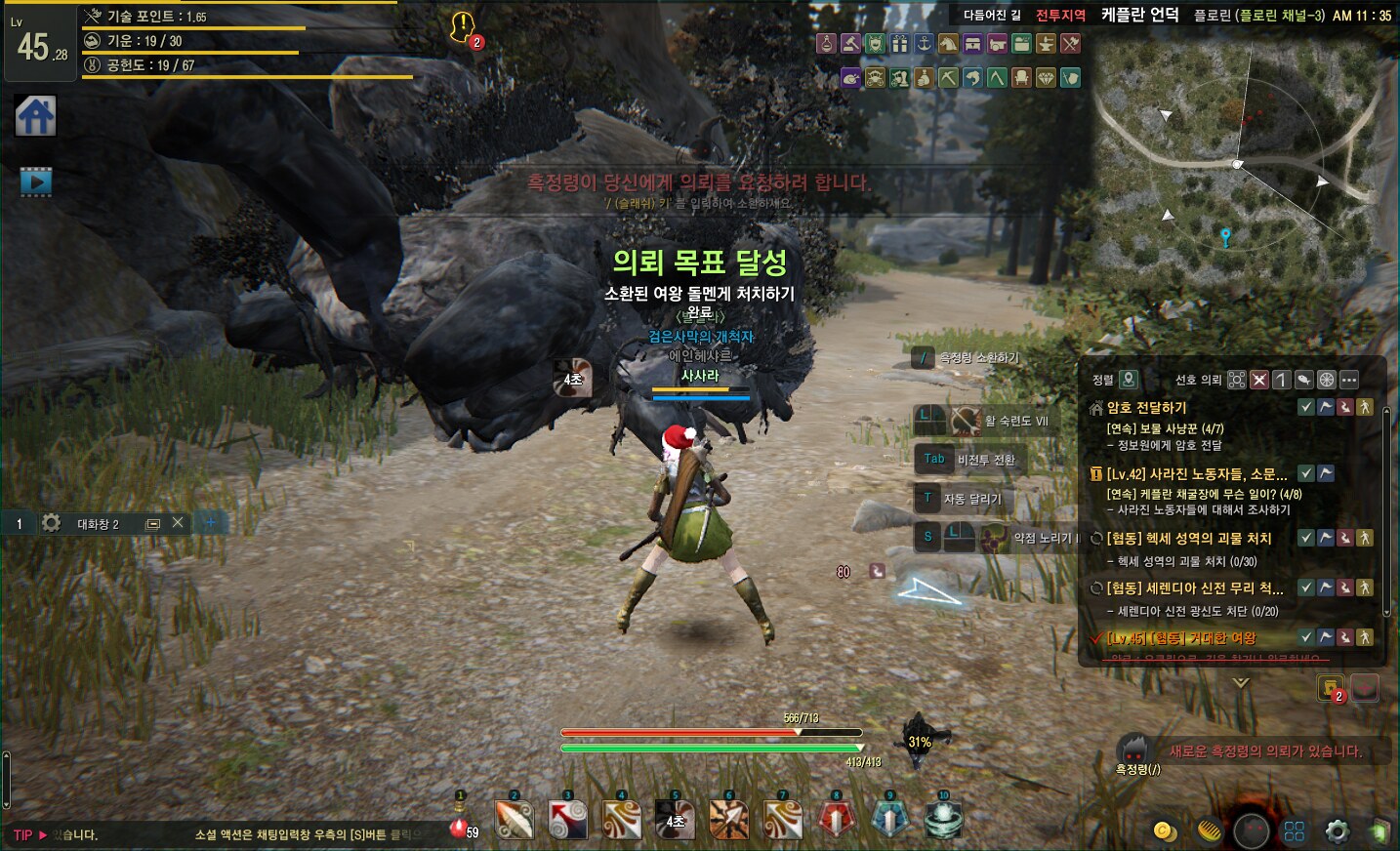Open the diamond jeweler icon

point(1046,78)
